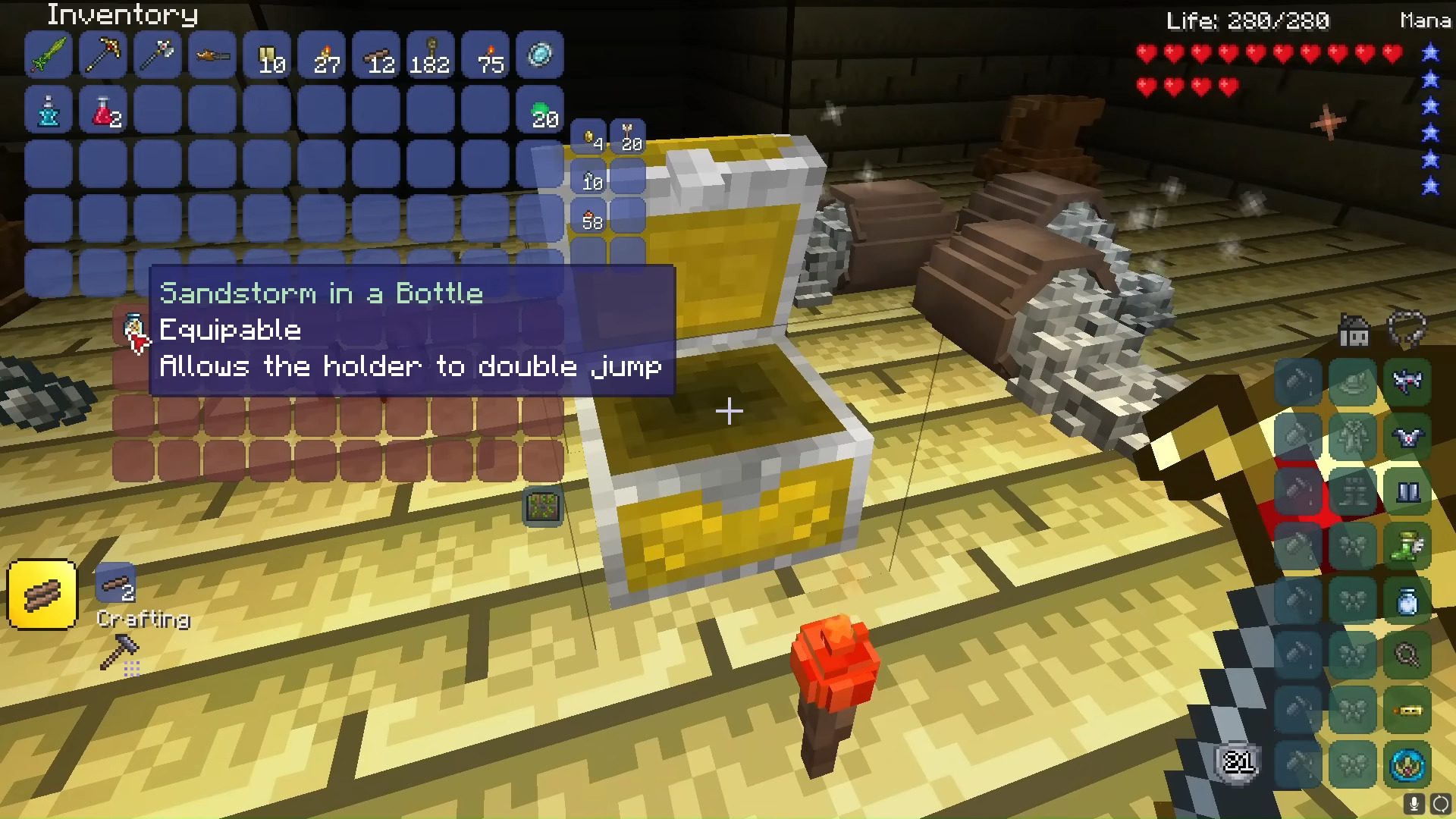1456x819 pixels.
Task: Click the microphone icon in corner
Action: pos(1414,804)
